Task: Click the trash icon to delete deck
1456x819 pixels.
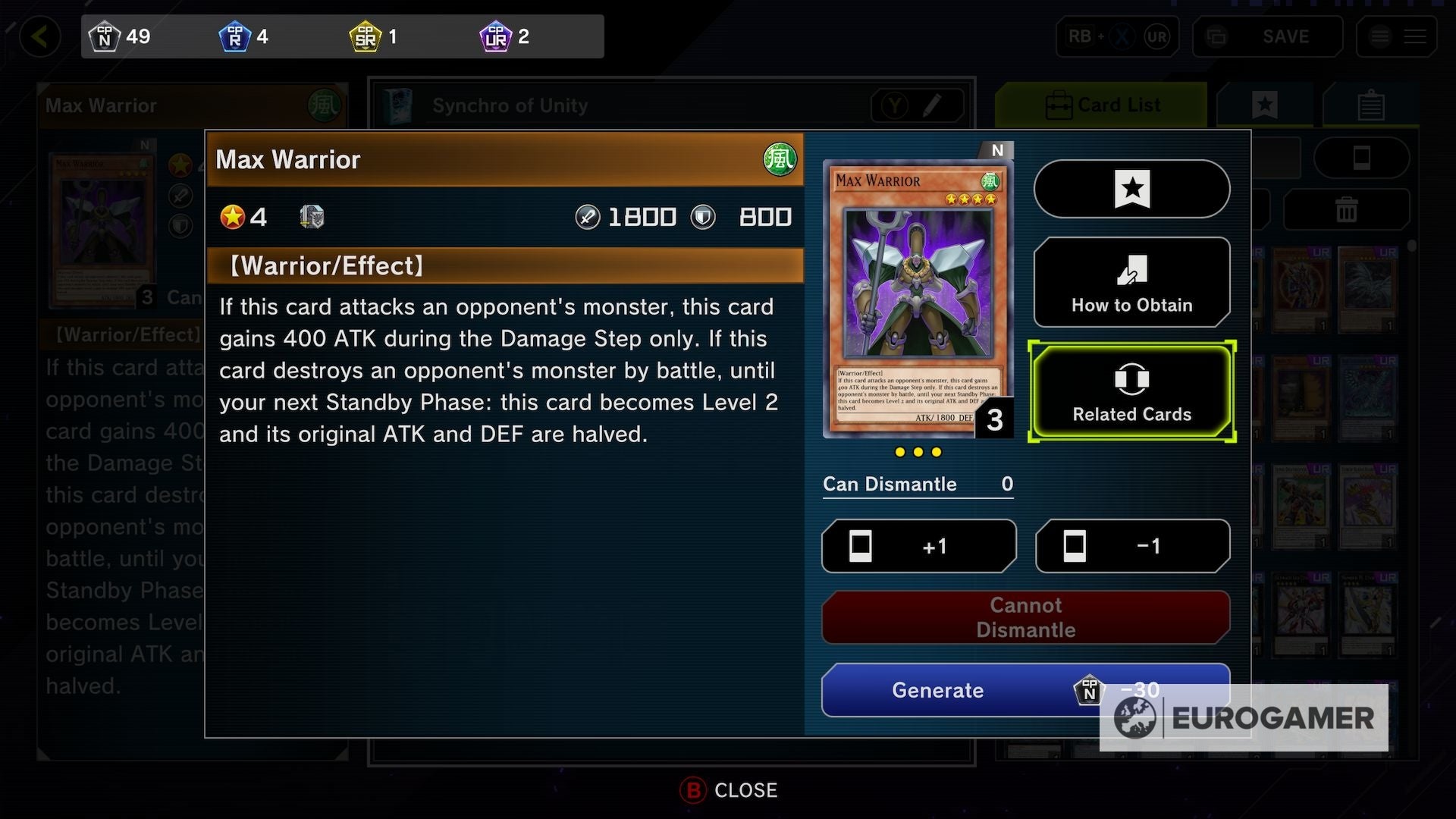Action: (x=1348, y=209)
